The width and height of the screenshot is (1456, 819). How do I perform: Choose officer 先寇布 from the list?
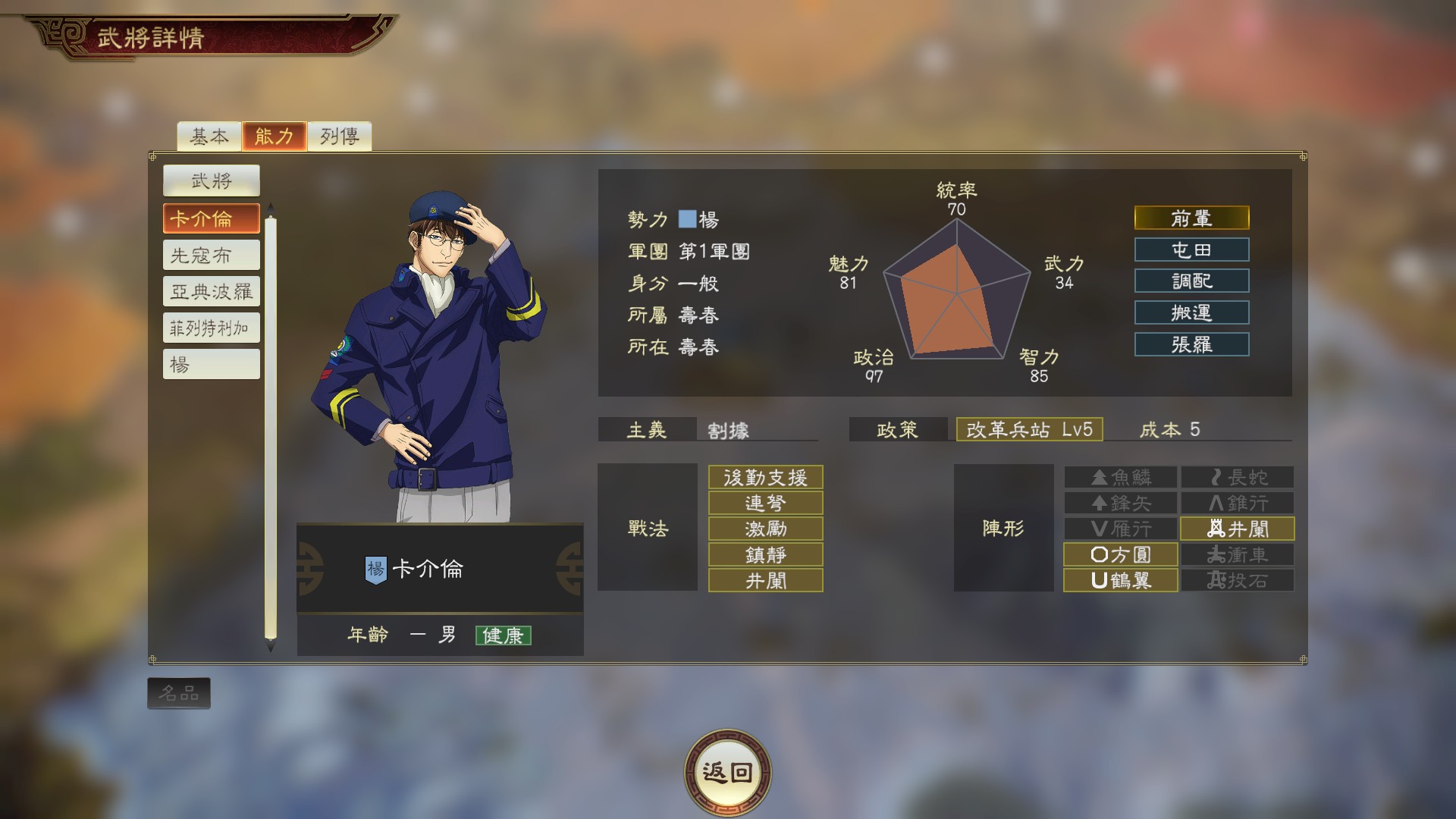pyautogui.click(x=211, y=255)
